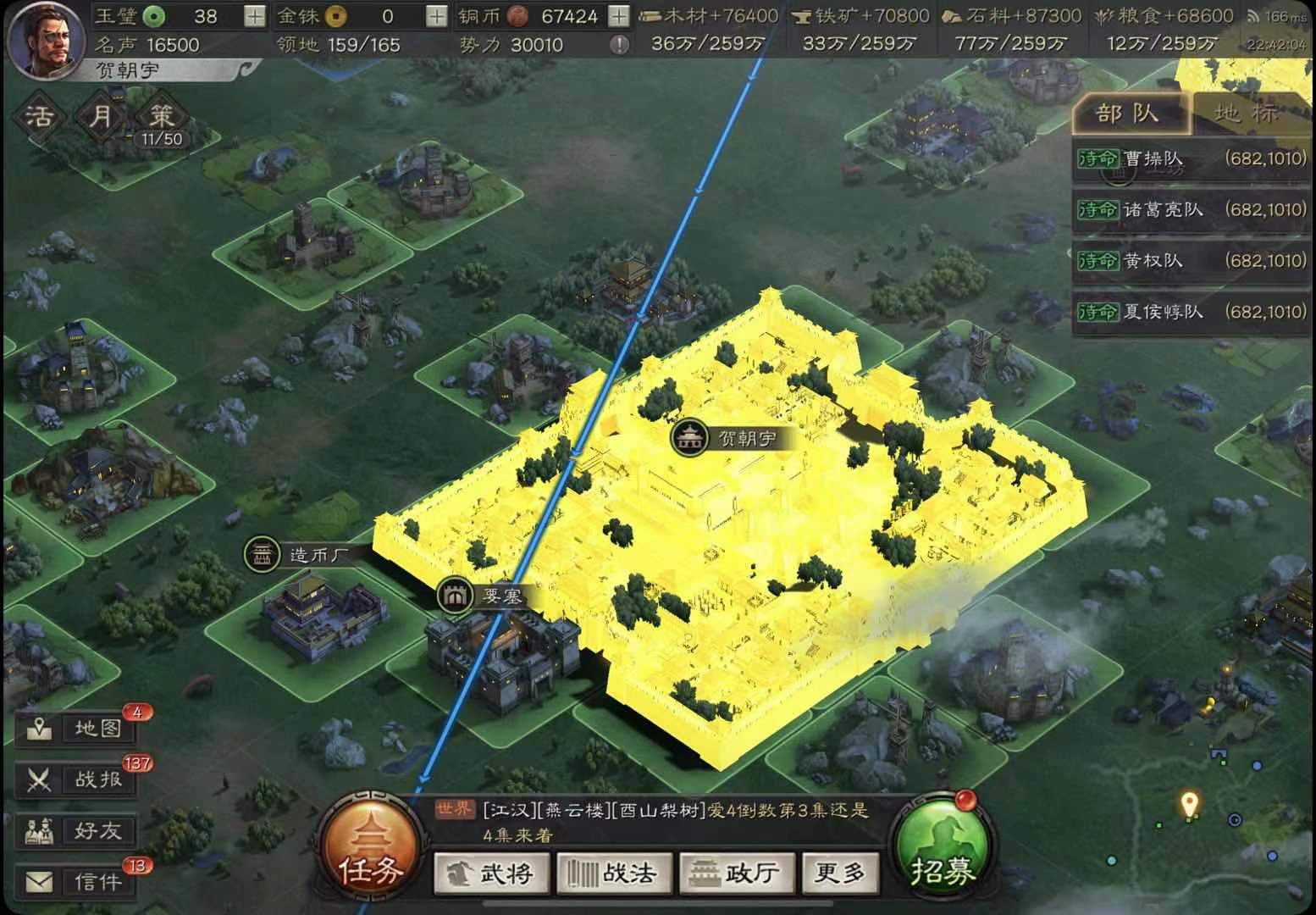Open the 地图 map panel
The width and height of the screenshot is (1316, 915).
pos(78,727)
